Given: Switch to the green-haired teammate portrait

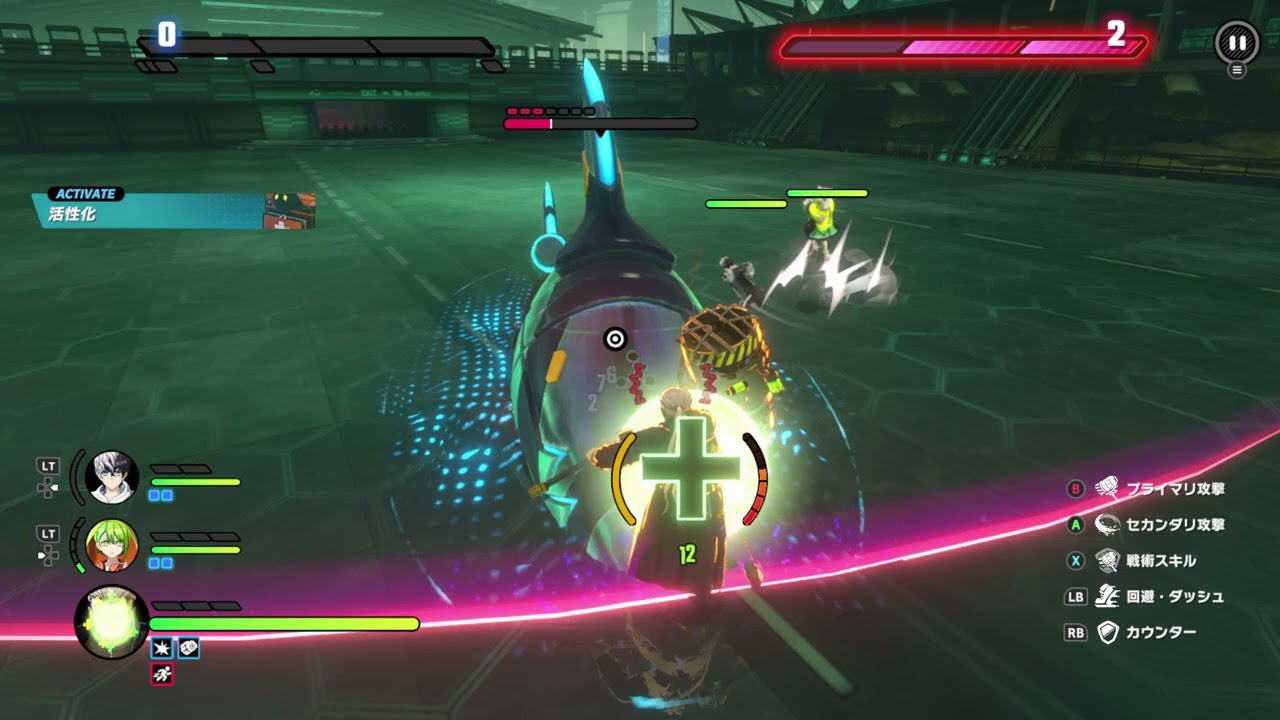Looking at the screenshot, I should 111,545.
